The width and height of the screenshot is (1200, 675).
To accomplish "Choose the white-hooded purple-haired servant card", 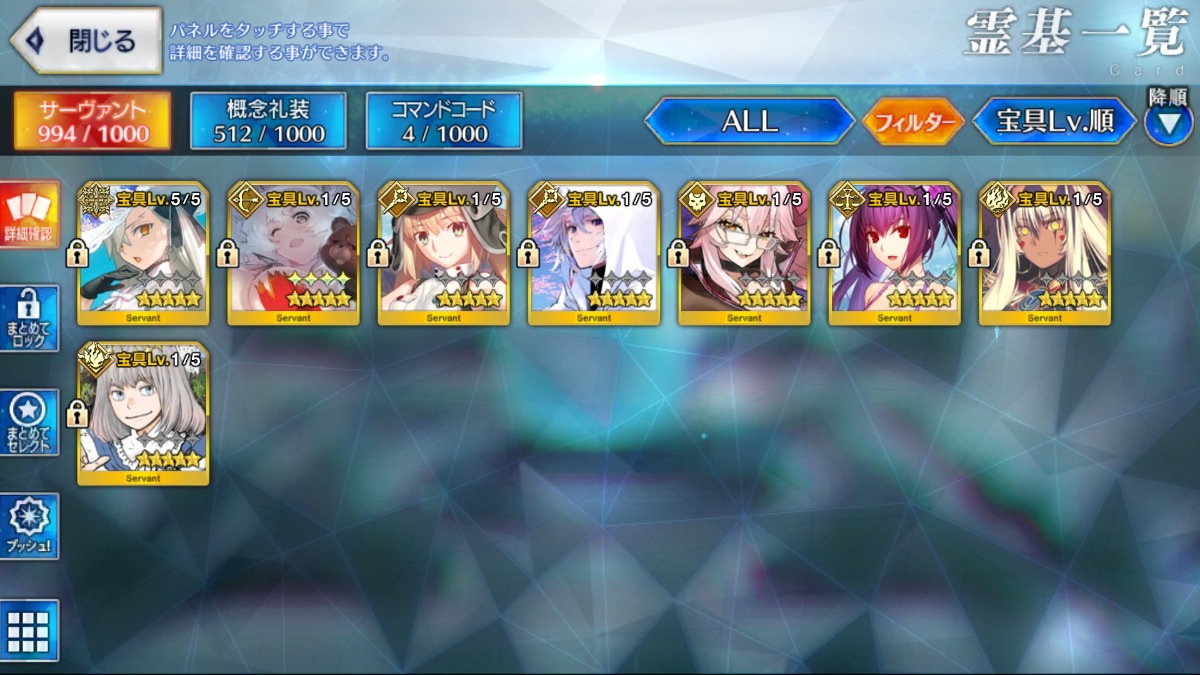I will click(594, 254).
